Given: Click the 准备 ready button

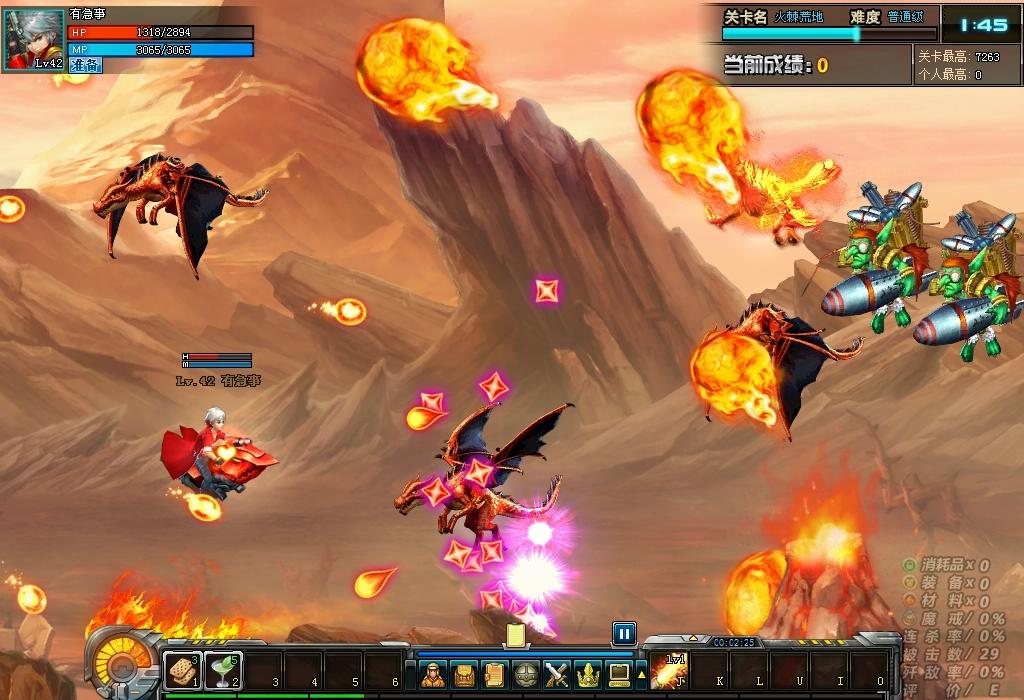Looking at the screenshot, I should 85,65.
